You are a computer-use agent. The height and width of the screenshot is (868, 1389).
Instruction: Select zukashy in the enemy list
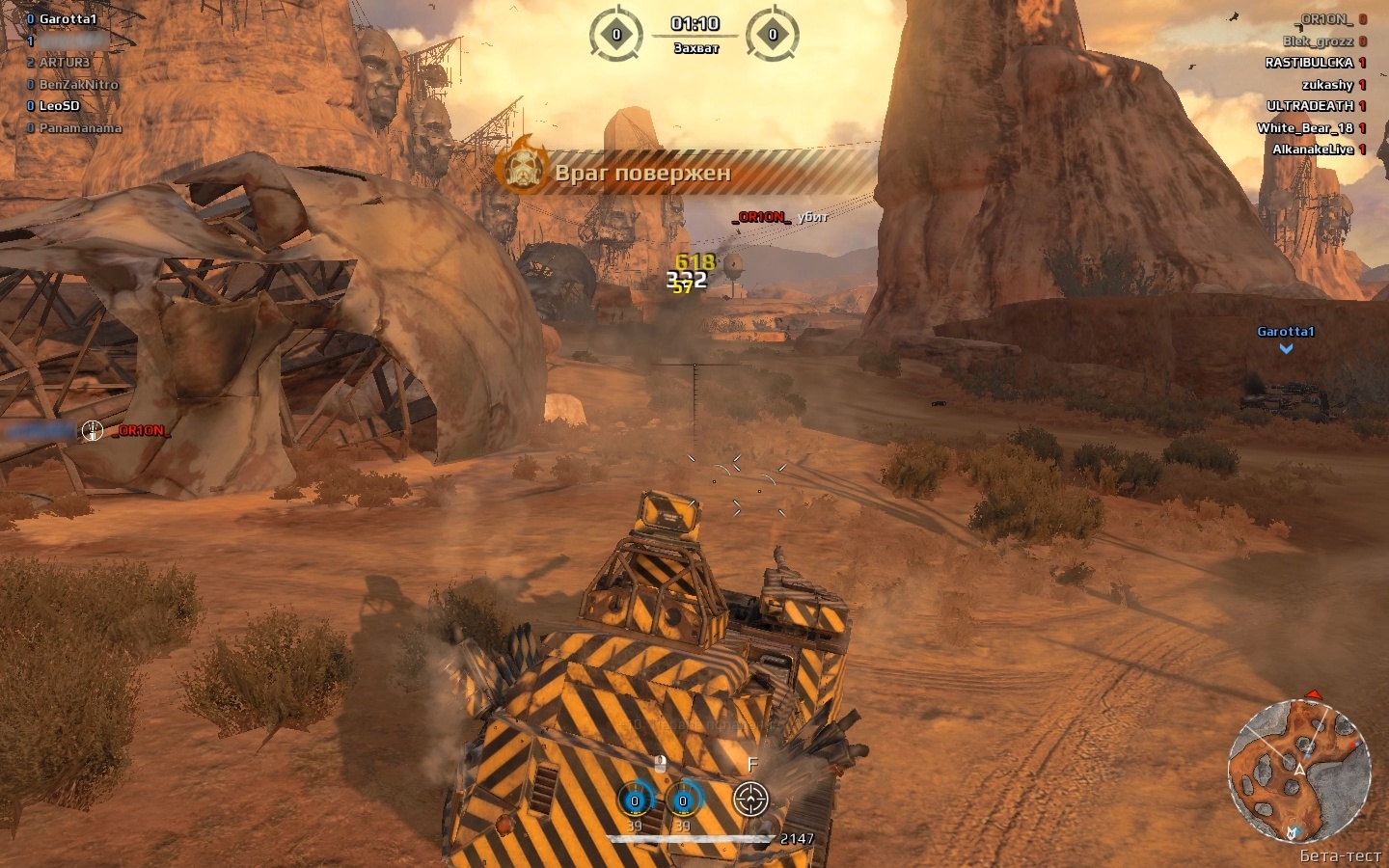tap(1327, 85)
